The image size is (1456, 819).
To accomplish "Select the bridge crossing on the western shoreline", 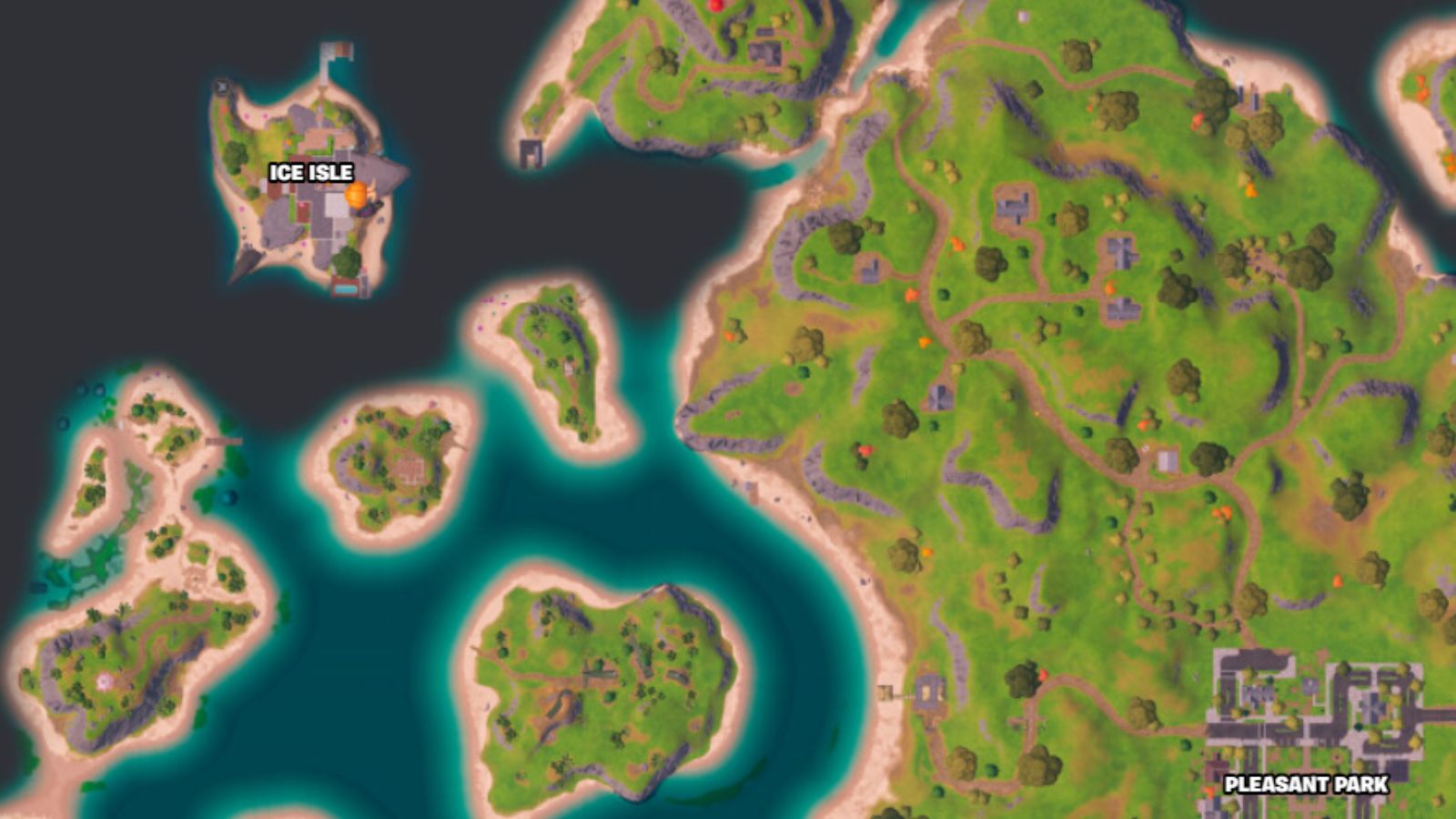I will click(225, 440).
